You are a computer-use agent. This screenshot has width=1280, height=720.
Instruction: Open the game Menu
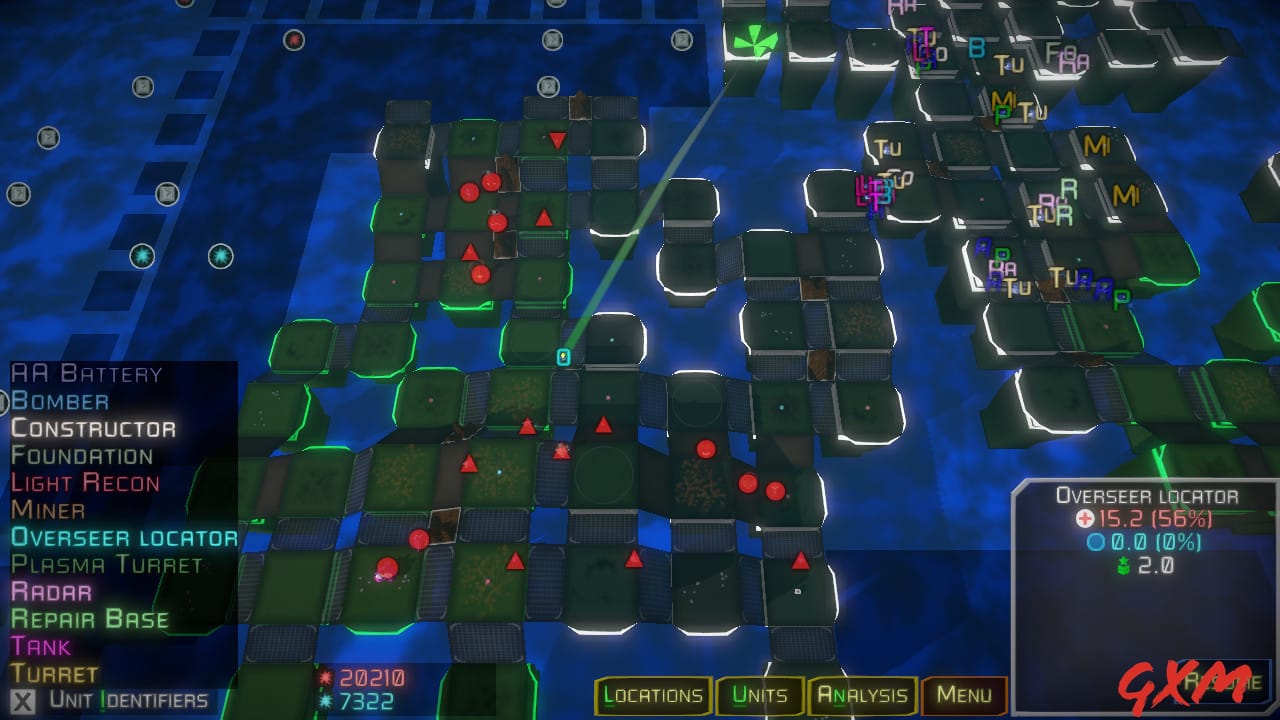coord(962,695)
